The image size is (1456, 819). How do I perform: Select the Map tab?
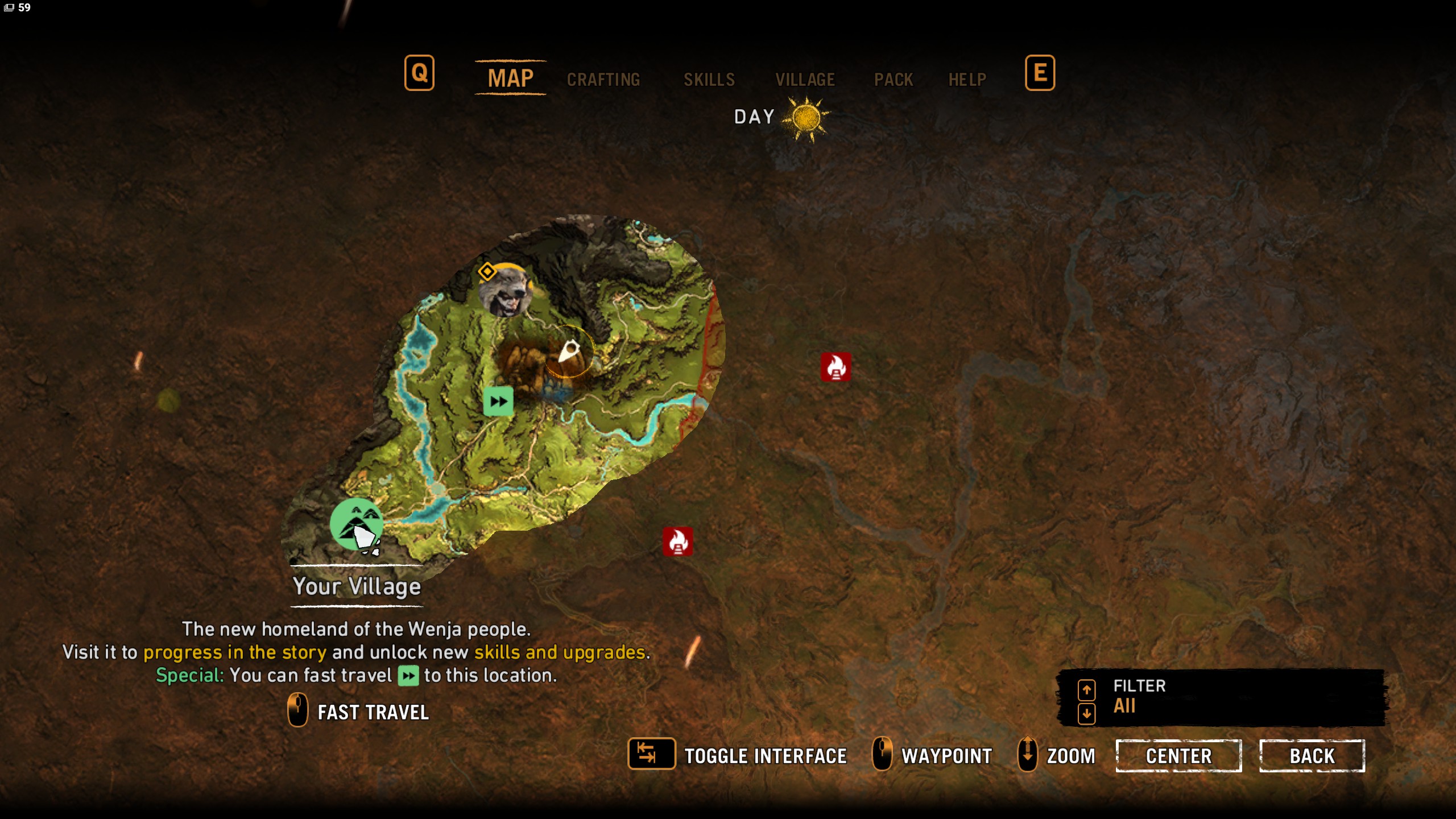click(x=510, y=78)
